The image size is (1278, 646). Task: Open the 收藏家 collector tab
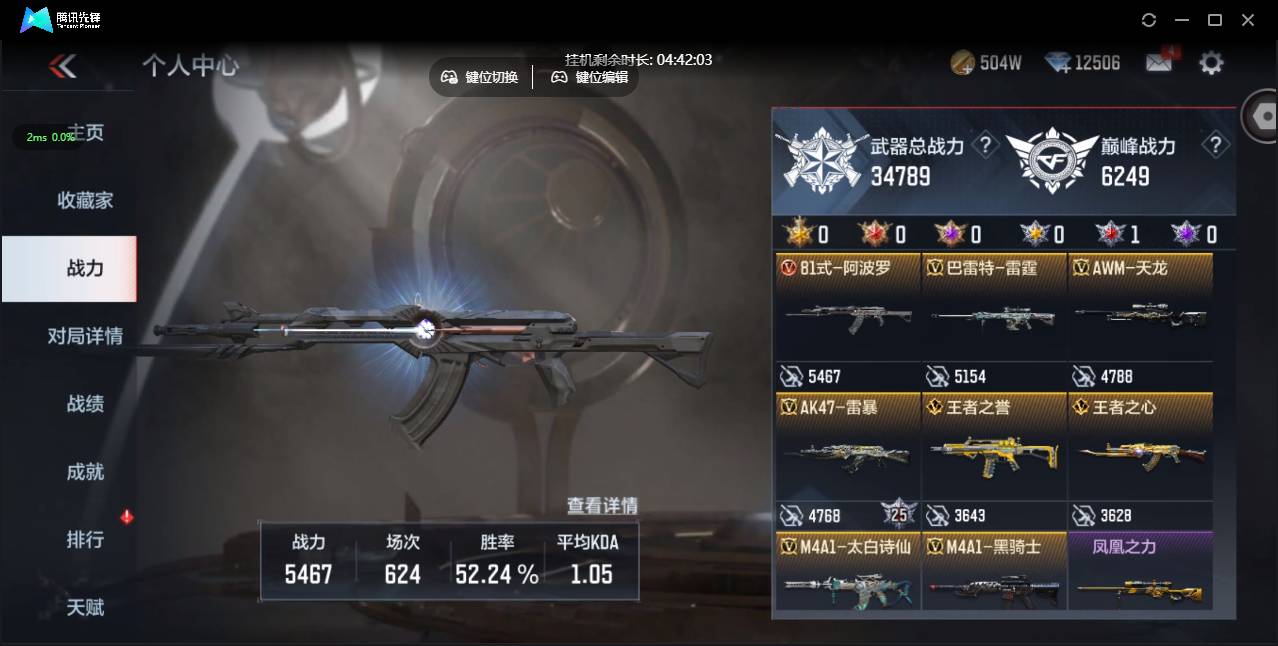85,201
